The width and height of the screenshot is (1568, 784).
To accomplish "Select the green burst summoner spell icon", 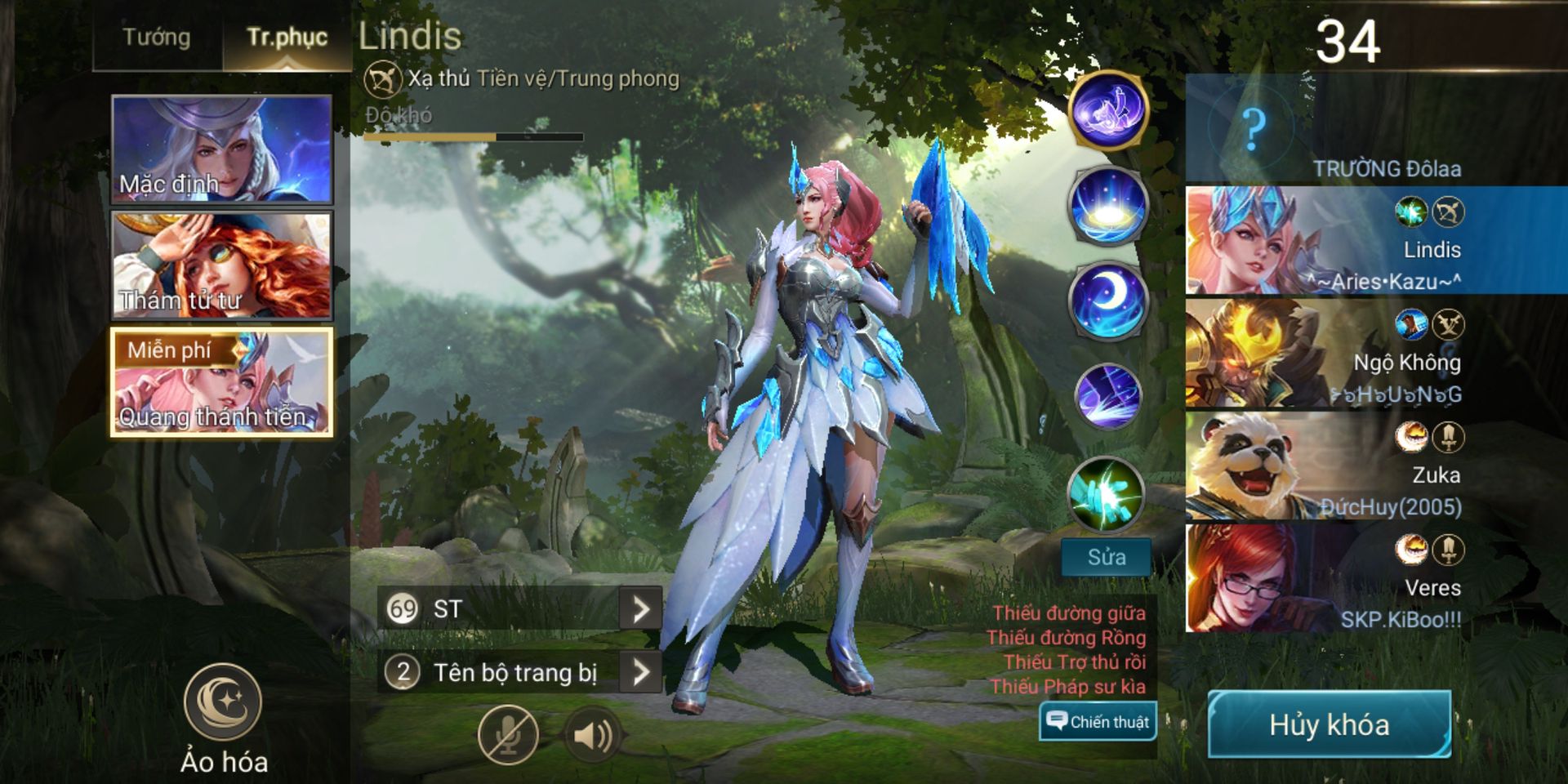I will coord(1107,495).
